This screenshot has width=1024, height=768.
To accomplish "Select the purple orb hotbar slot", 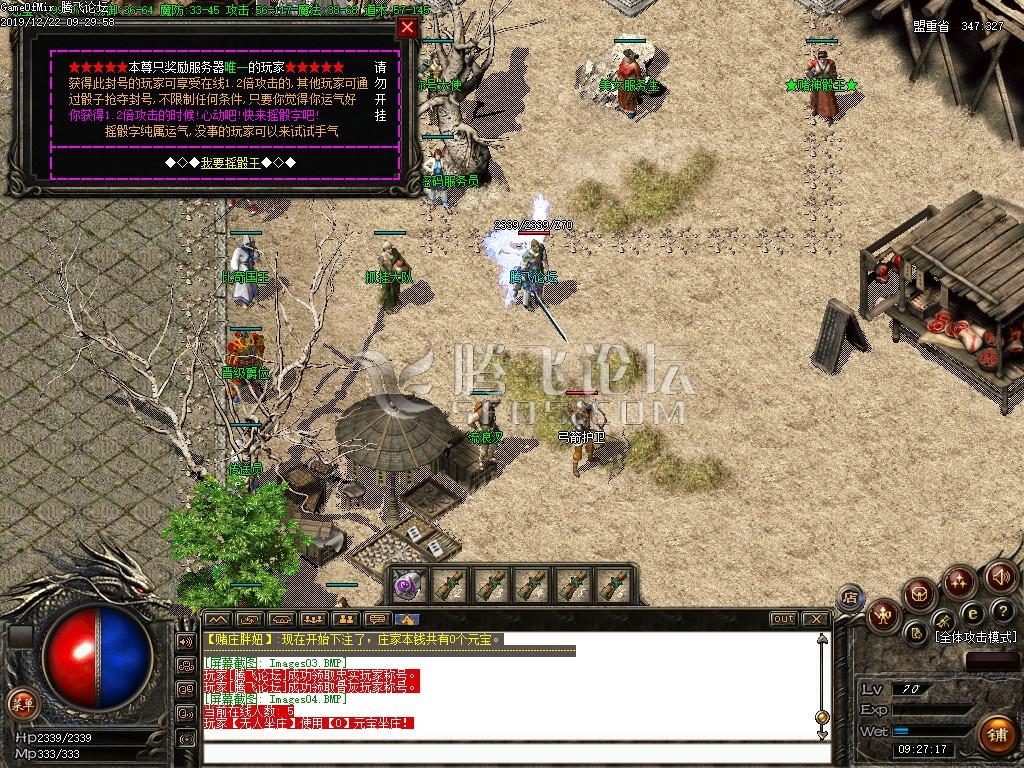I will (x=407, y=583).
